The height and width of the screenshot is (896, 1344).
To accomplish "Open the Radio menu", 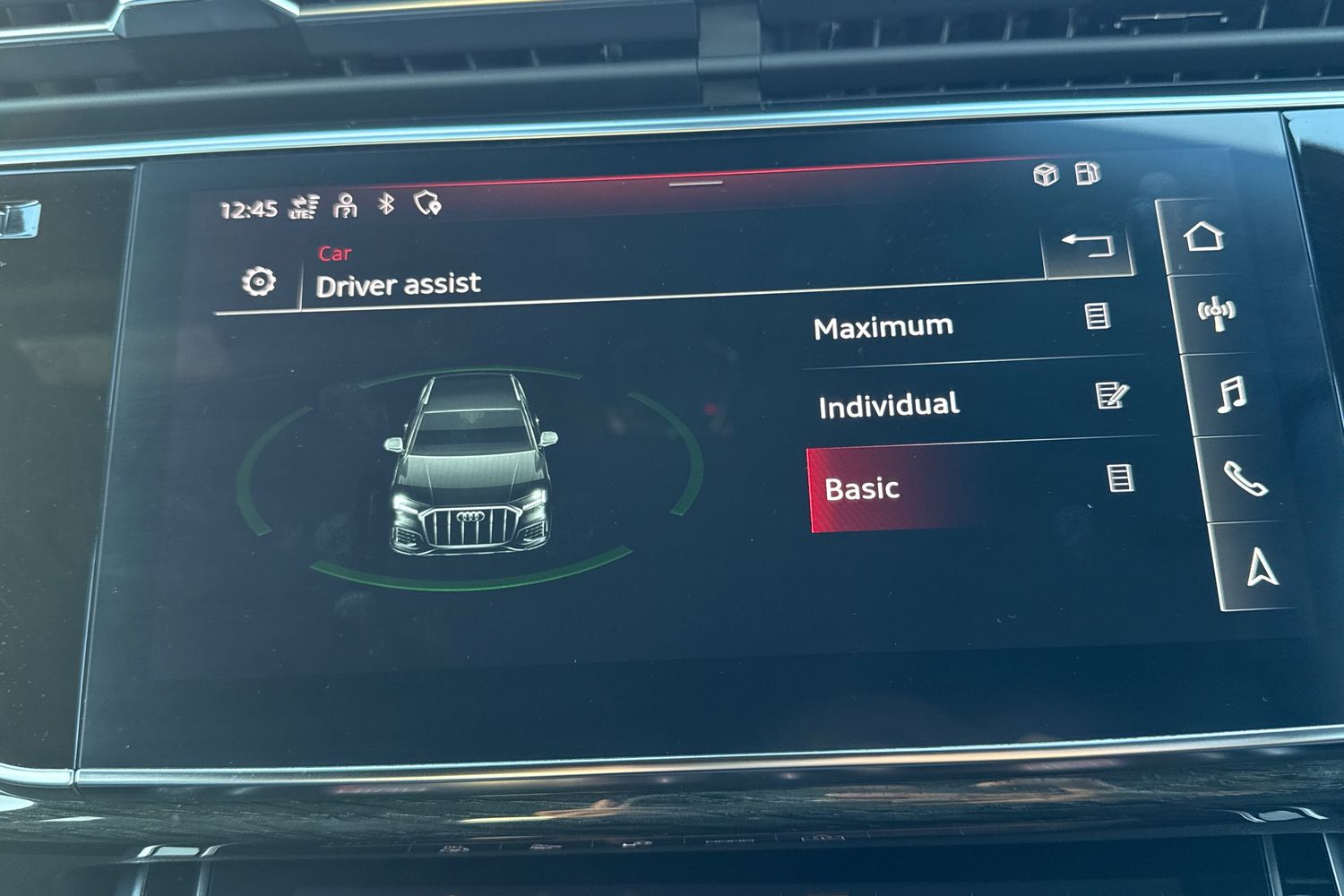I will point(1216,314).
